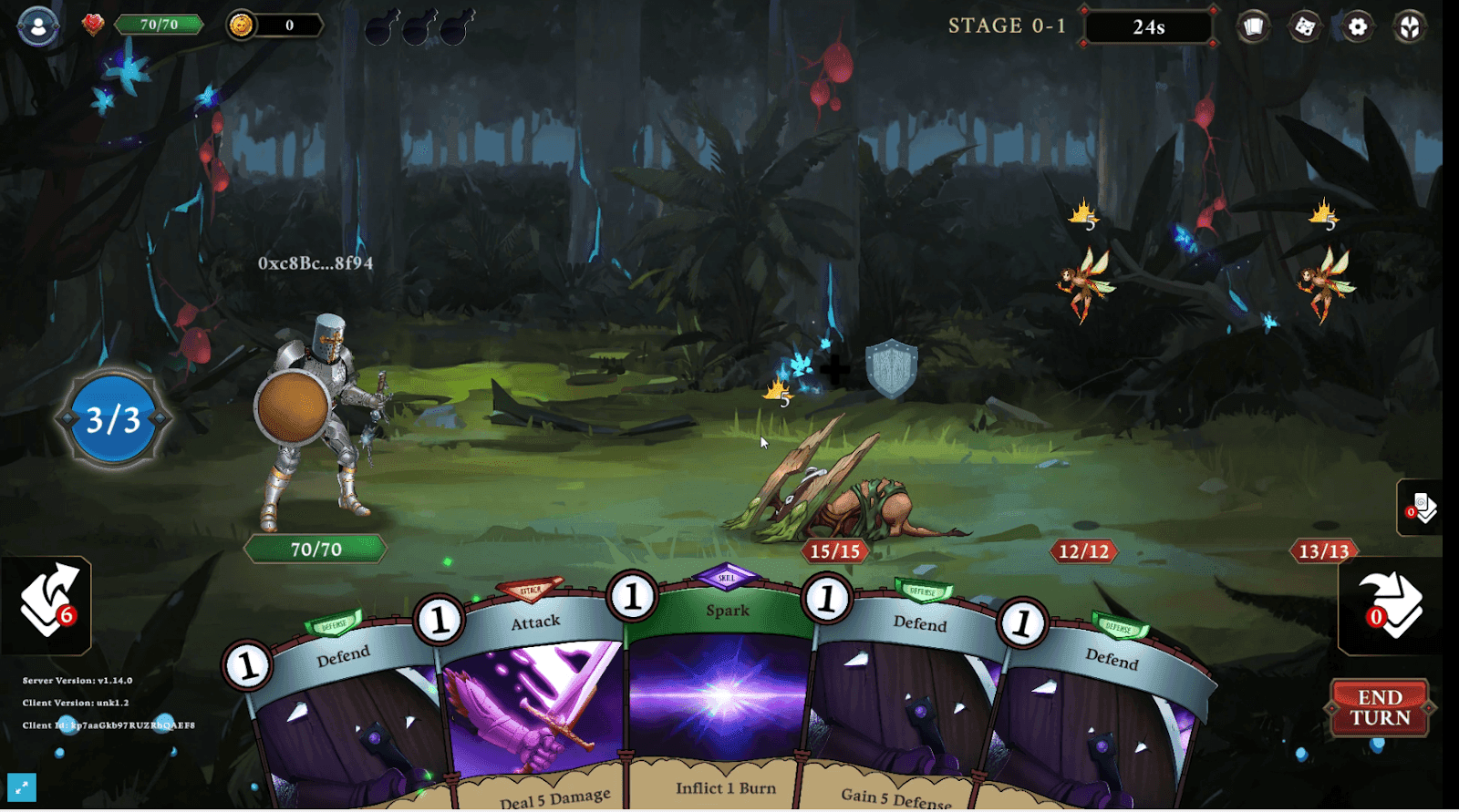Click the player profile avatar icon

[36, 26]
